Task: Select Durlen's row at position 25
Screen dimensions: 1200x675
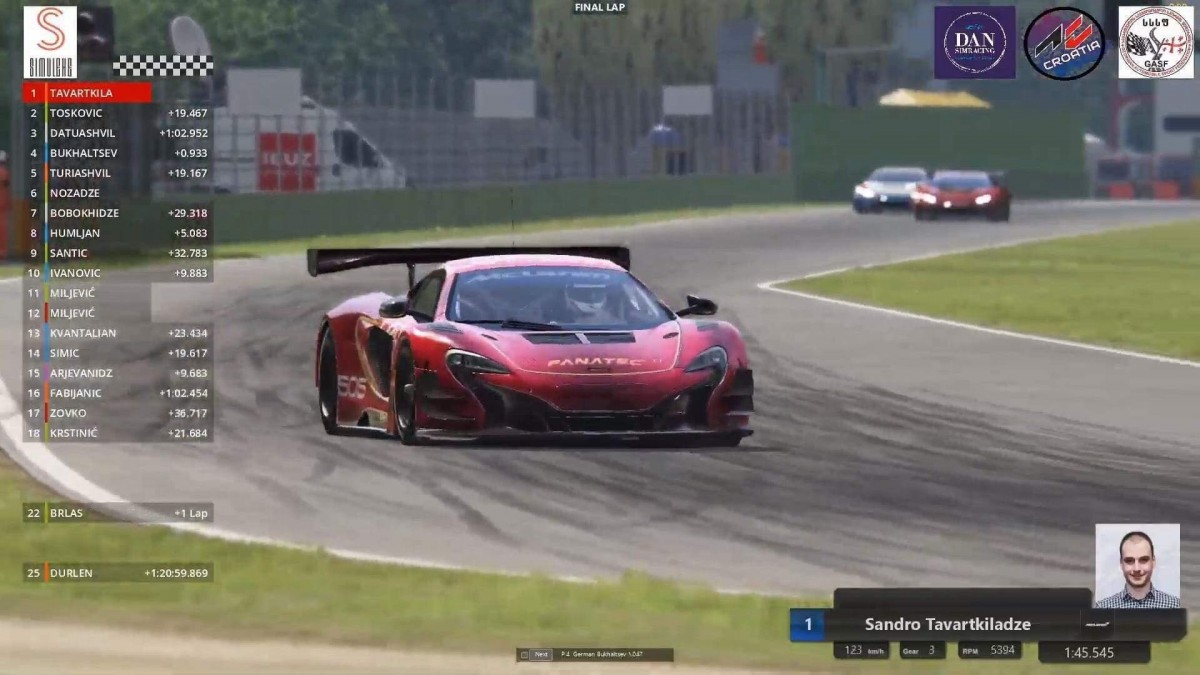Action: [x=118, y=573]
